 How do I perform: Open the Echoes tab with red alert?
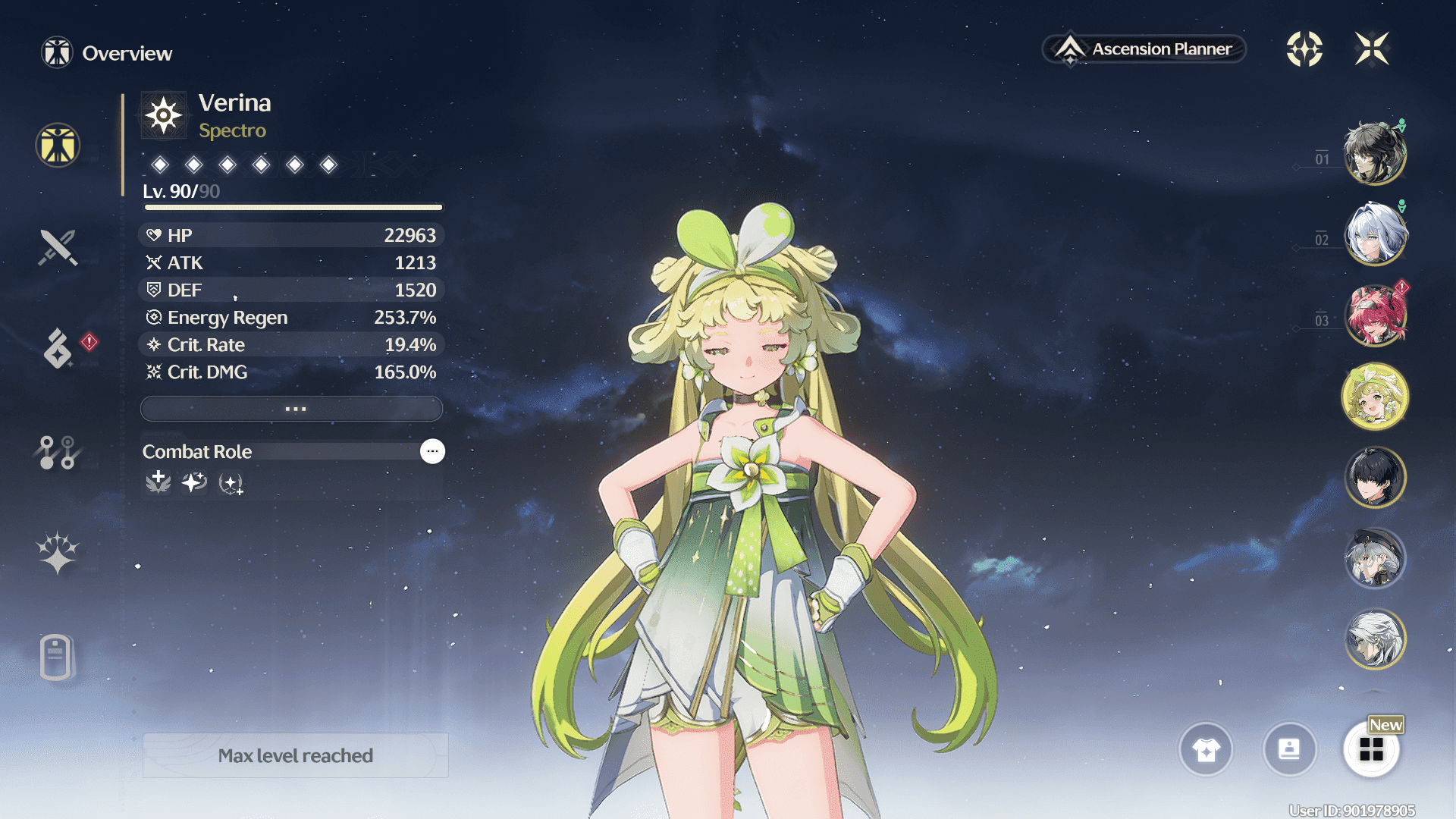point(58,349)
